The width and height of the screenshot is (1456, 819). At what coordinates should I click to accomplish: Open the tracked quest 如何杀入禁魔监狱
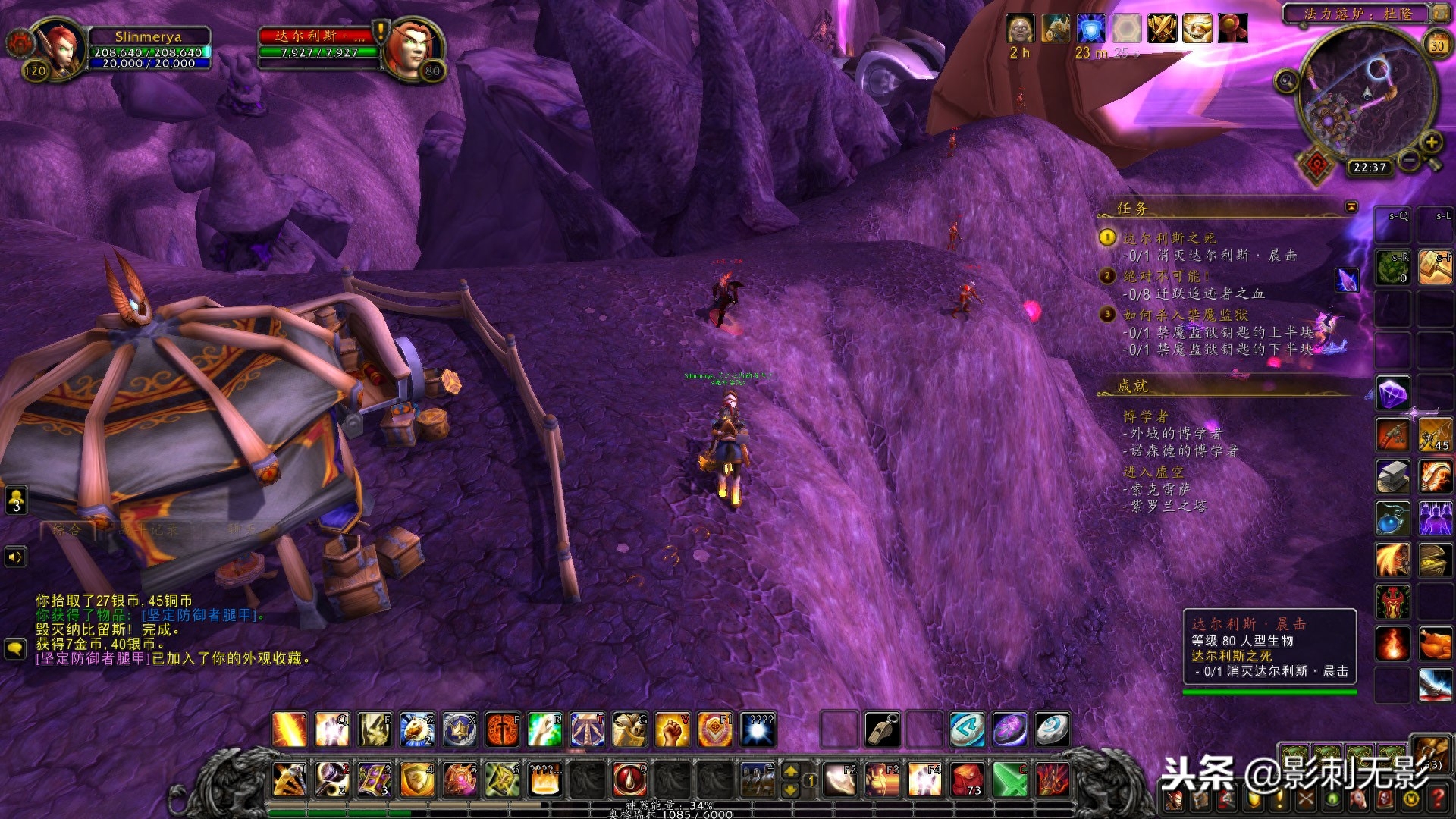1185,314
